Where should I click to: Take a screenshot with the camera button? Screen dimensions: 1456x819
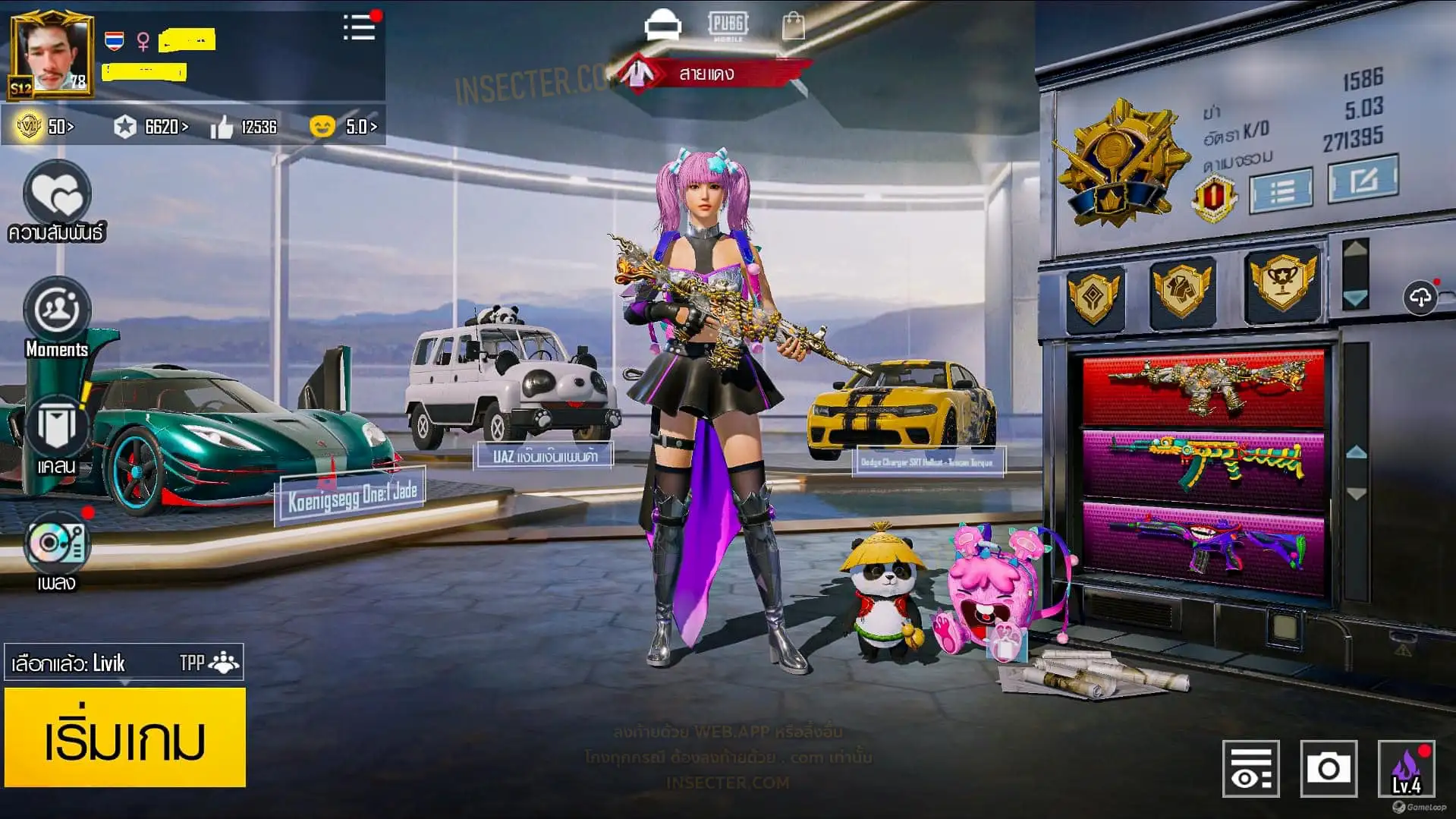click(x=1328, y=768)
